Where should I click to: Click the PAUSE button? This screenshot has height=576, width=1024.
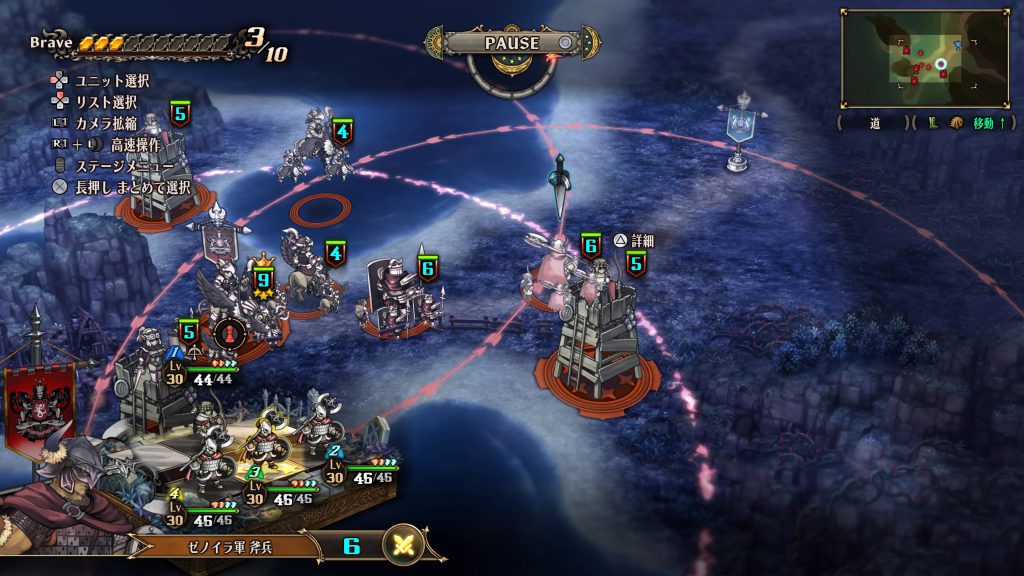click(x=512, y=43)
